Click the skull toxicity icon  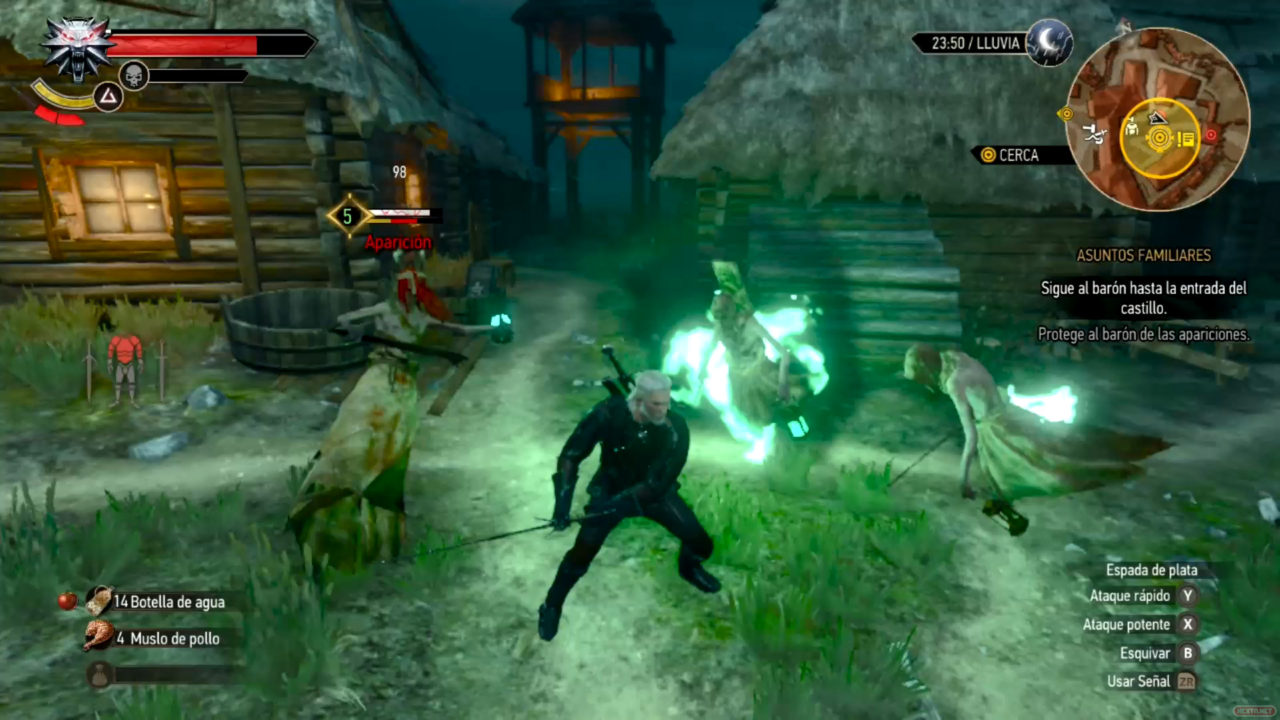coord(133,75)
